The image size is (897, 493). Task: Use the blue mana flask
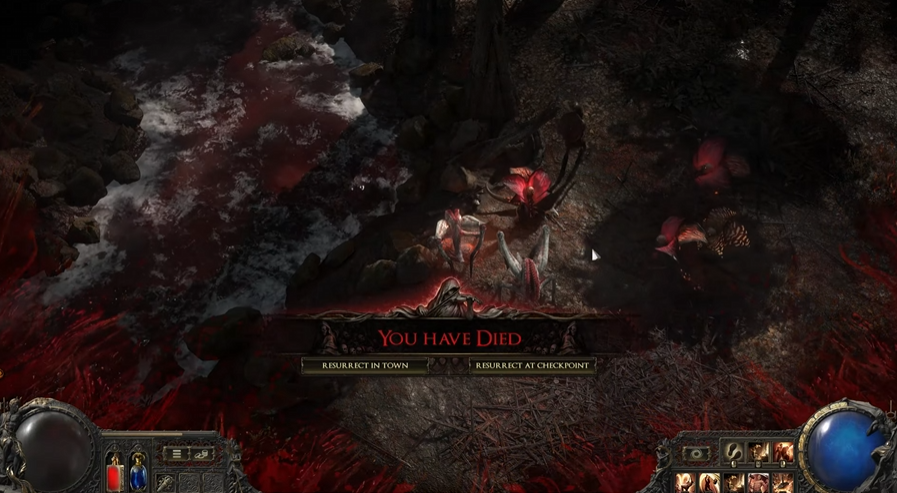coord(137,471)
